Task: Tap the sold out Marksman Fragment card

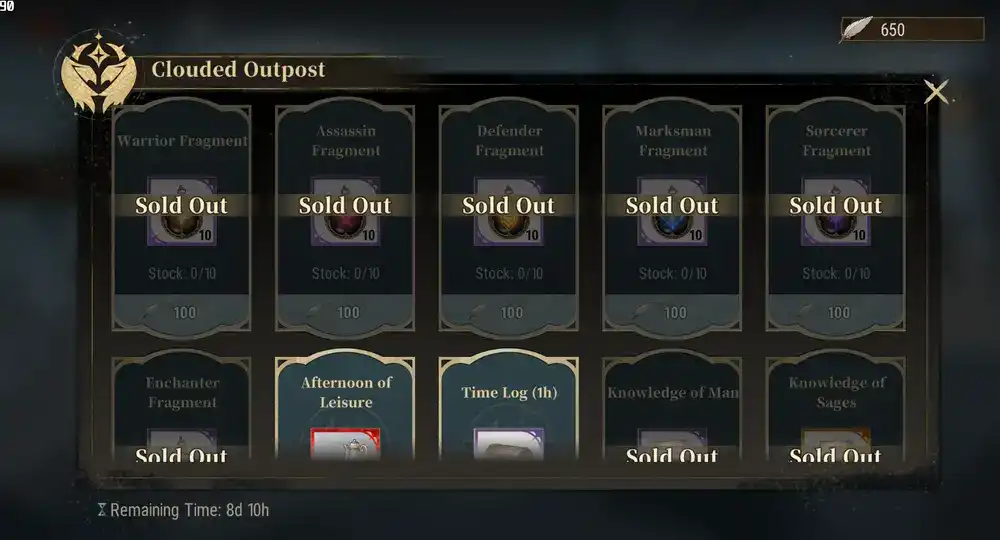Action: [672, 215]
